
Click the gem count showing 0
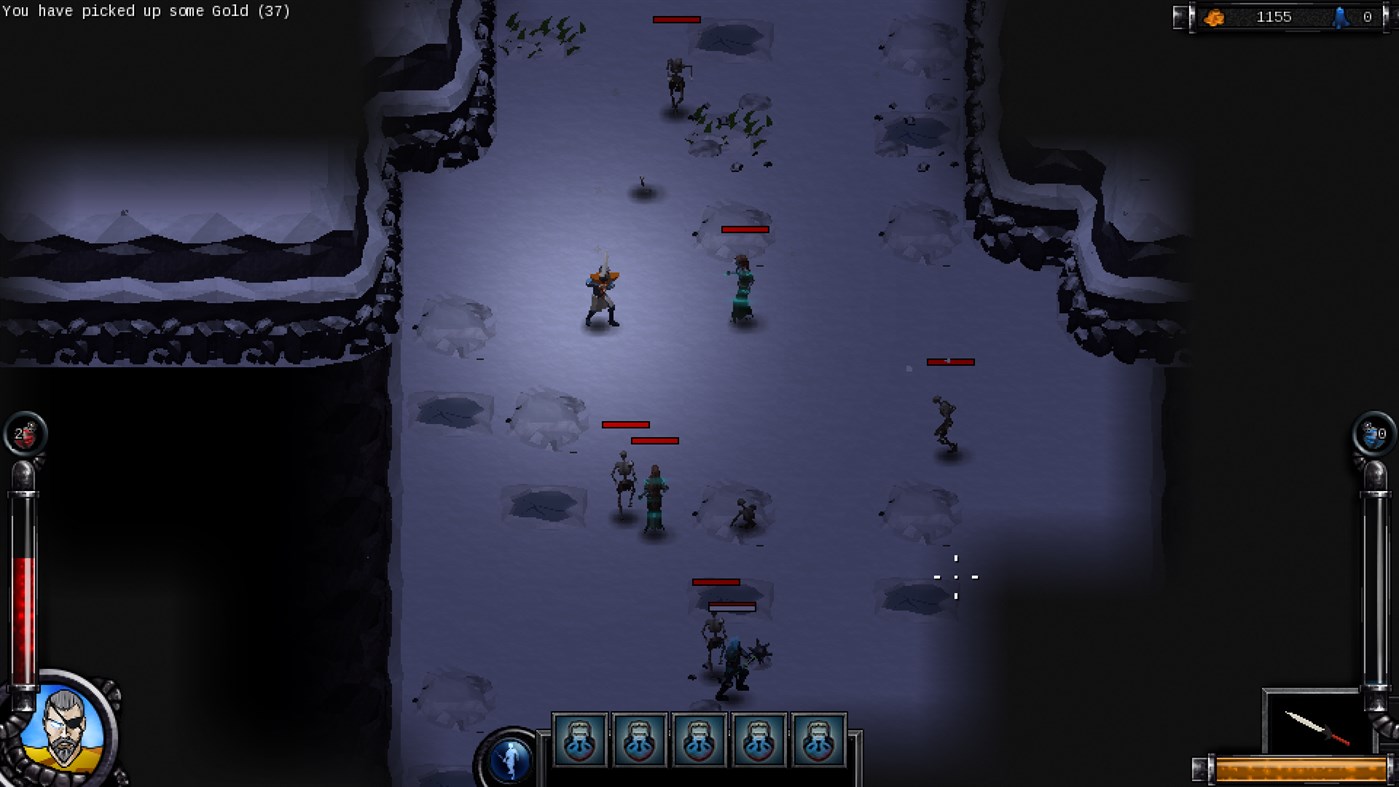pyautogui.click(x=1366, y=16)
